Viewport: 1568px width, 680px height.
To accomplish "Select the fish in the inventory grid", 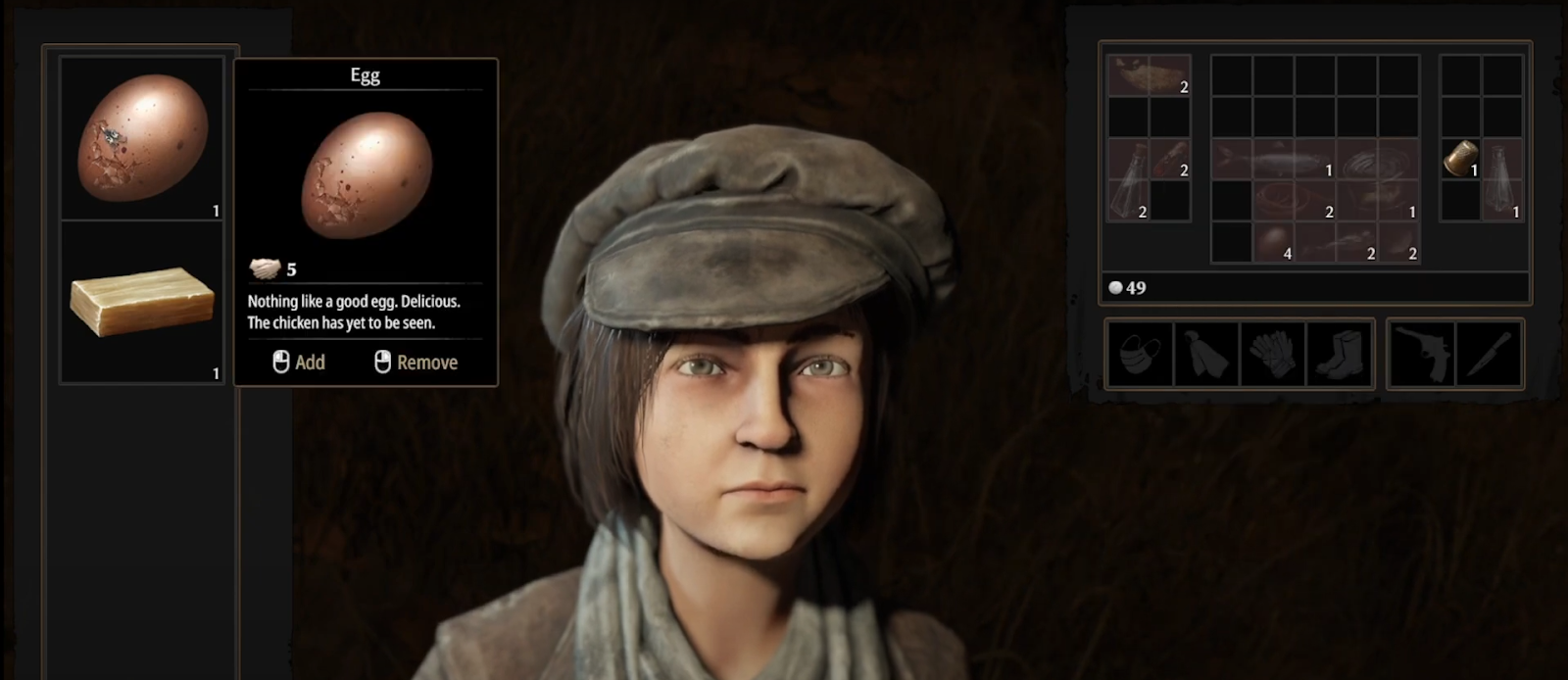I will (1273, 160).
